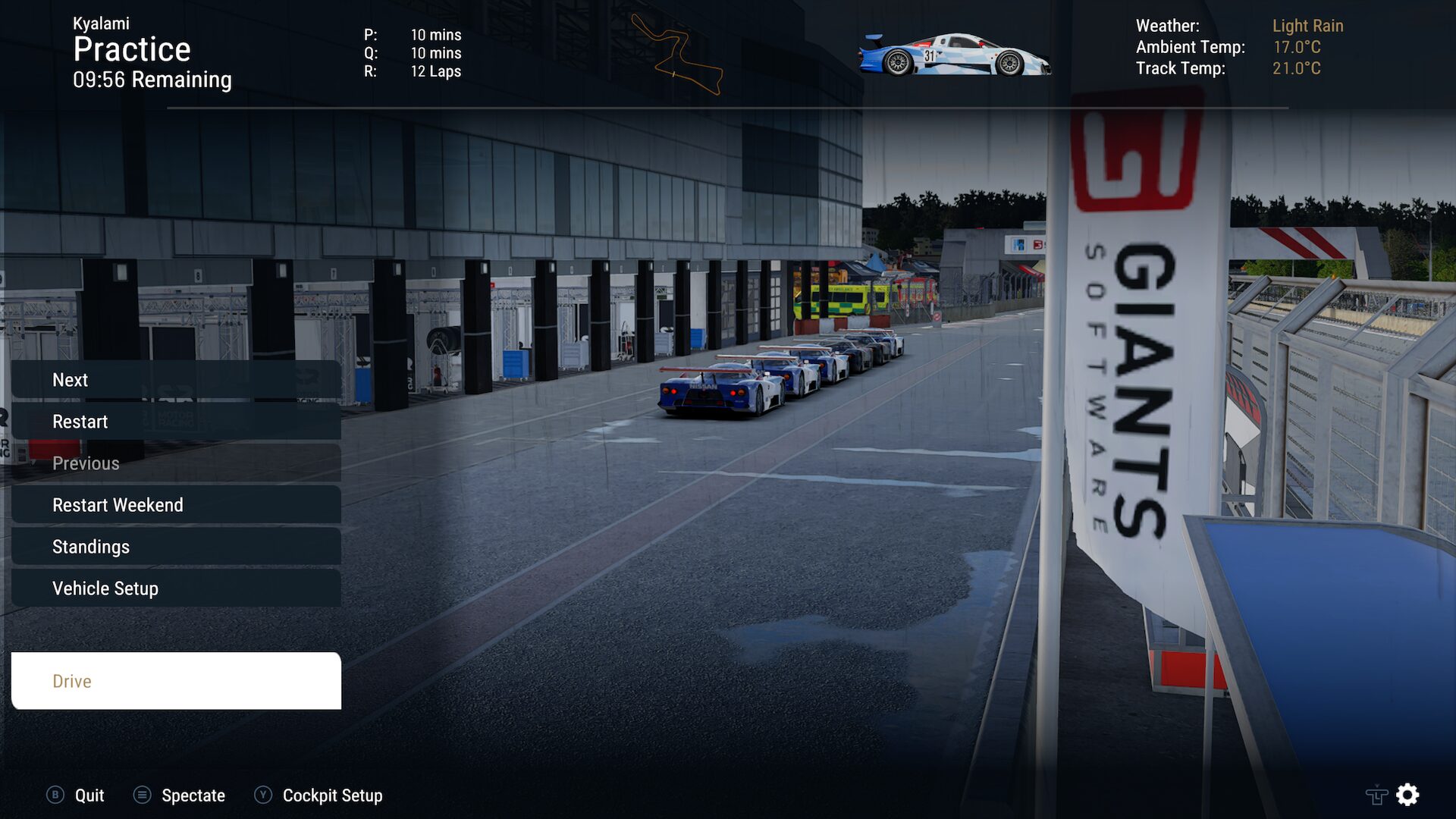Open the Vehicle Setup menu
The image size is (1456, 819).
click(176, 588)
